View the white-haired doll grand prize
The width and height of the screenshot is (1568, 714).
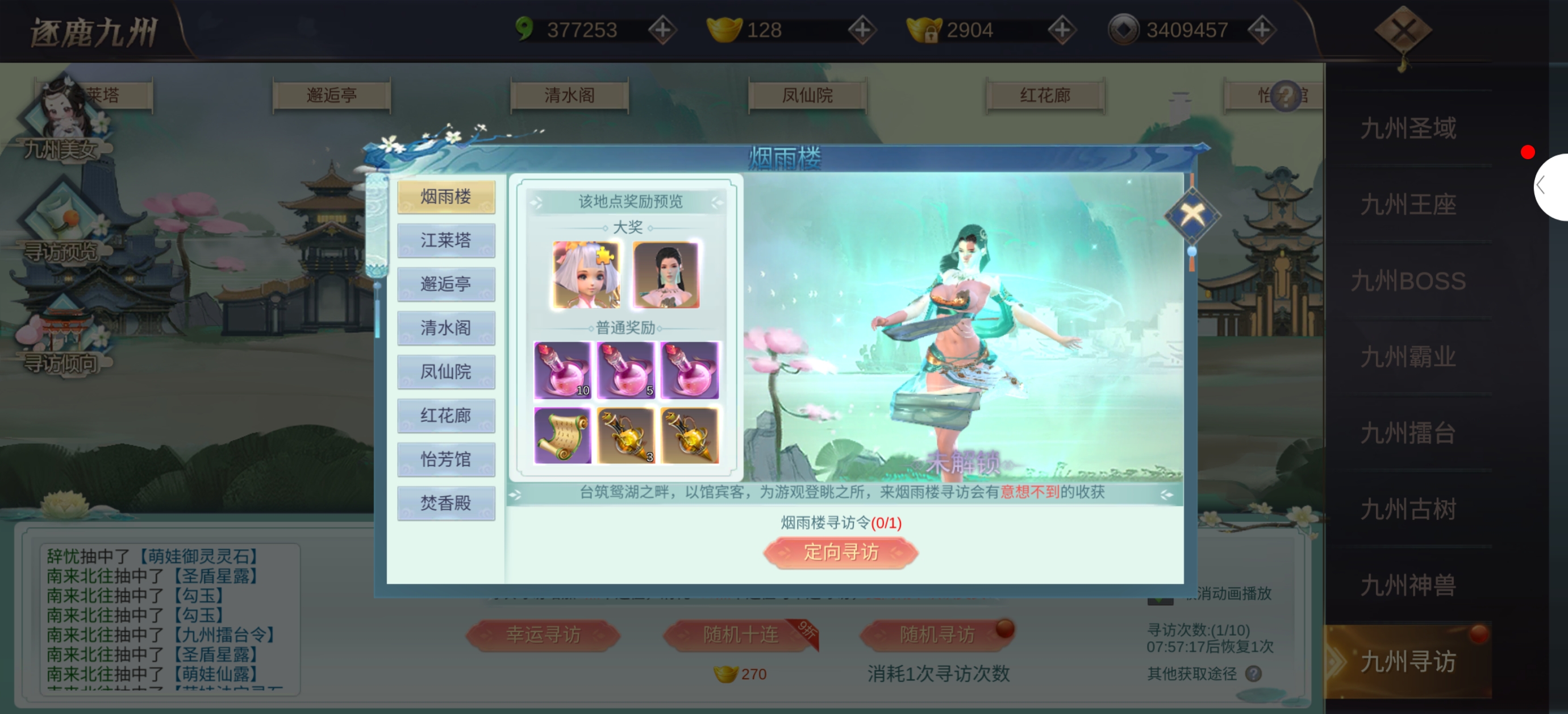pos(586,275)
